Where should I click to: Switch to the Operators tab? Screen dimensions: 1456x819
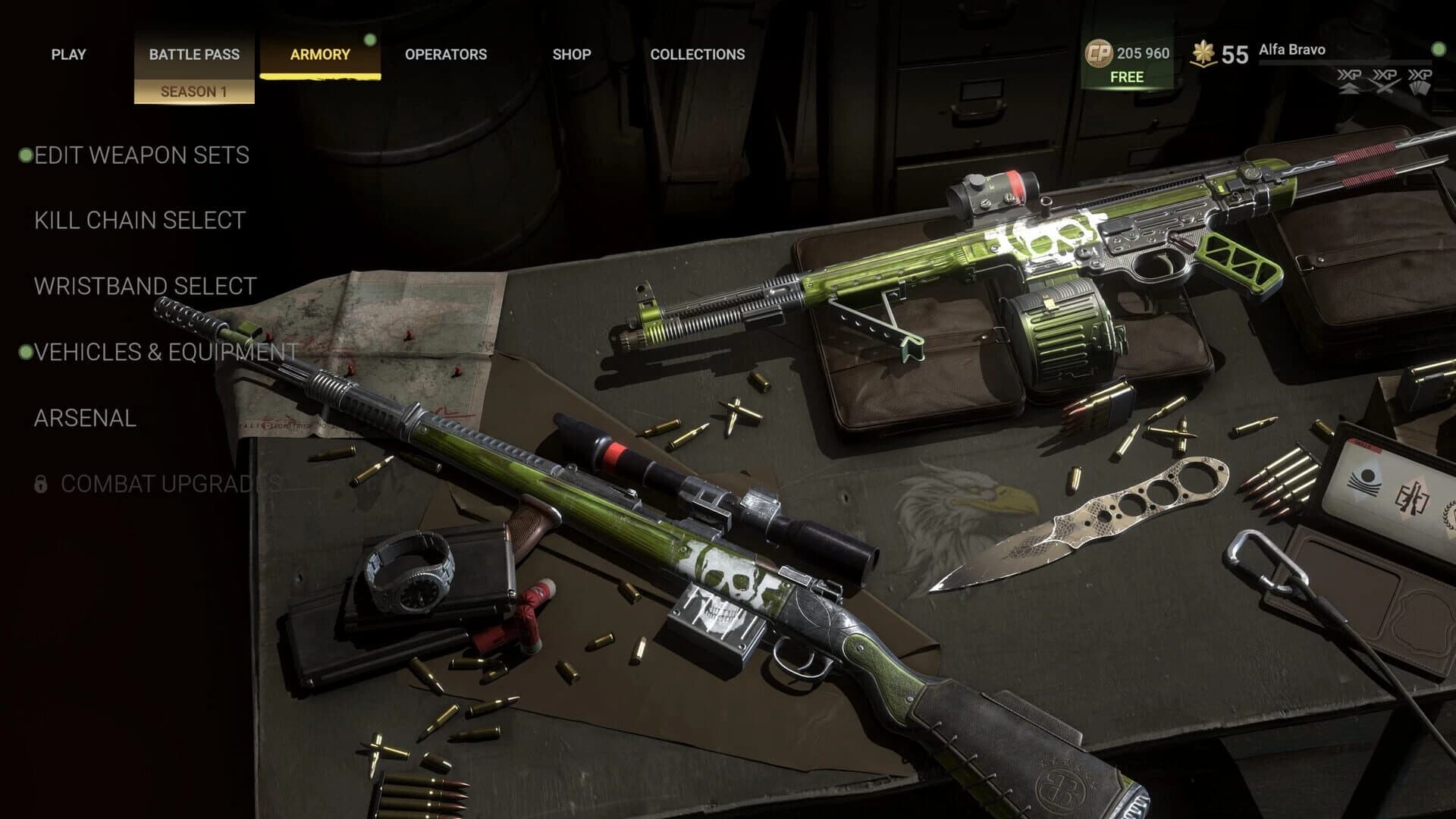pyautogui.click(x=444, y=55)
